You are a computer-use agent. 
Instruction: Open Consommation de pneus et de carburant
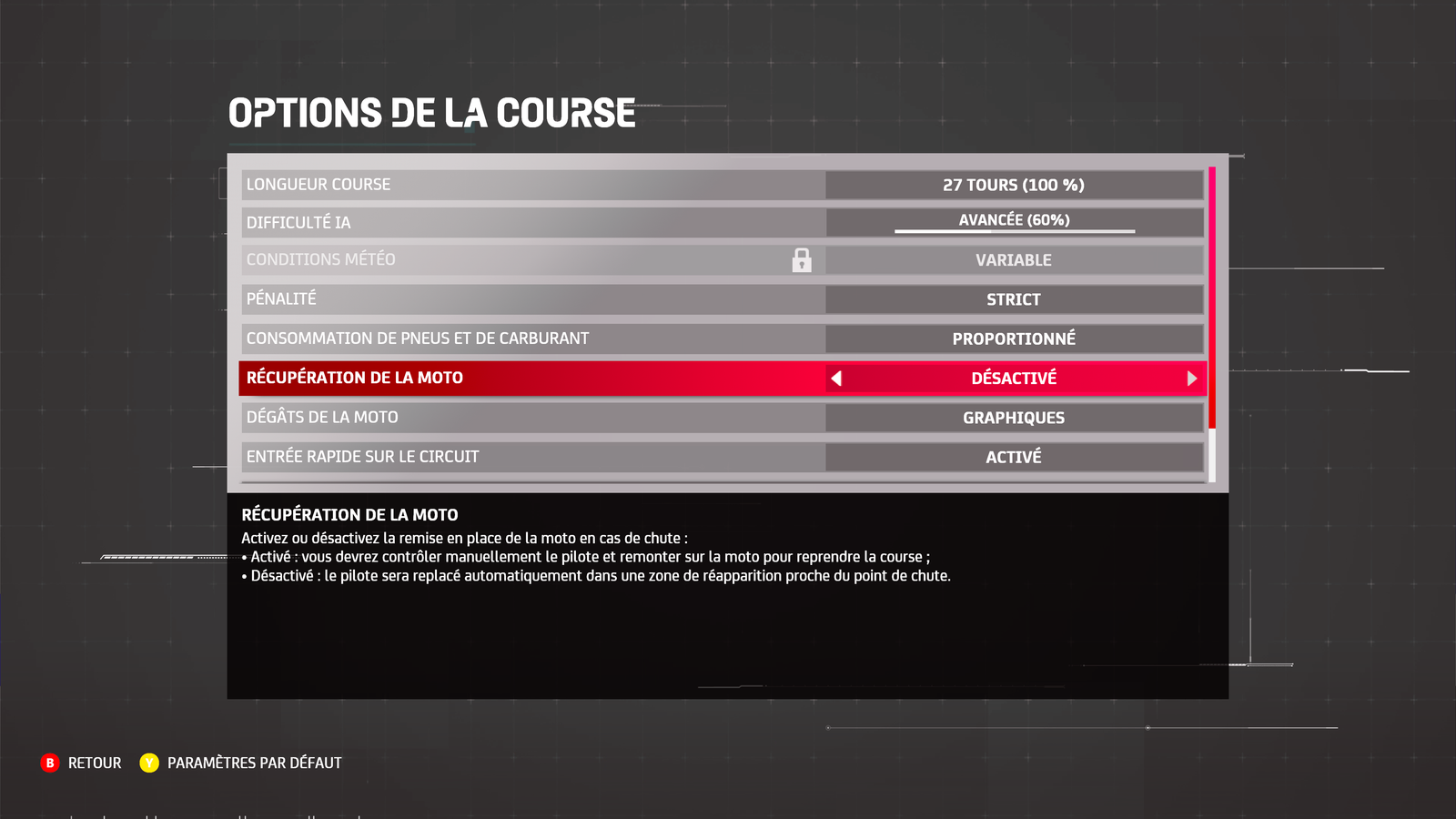coord(533,339)
